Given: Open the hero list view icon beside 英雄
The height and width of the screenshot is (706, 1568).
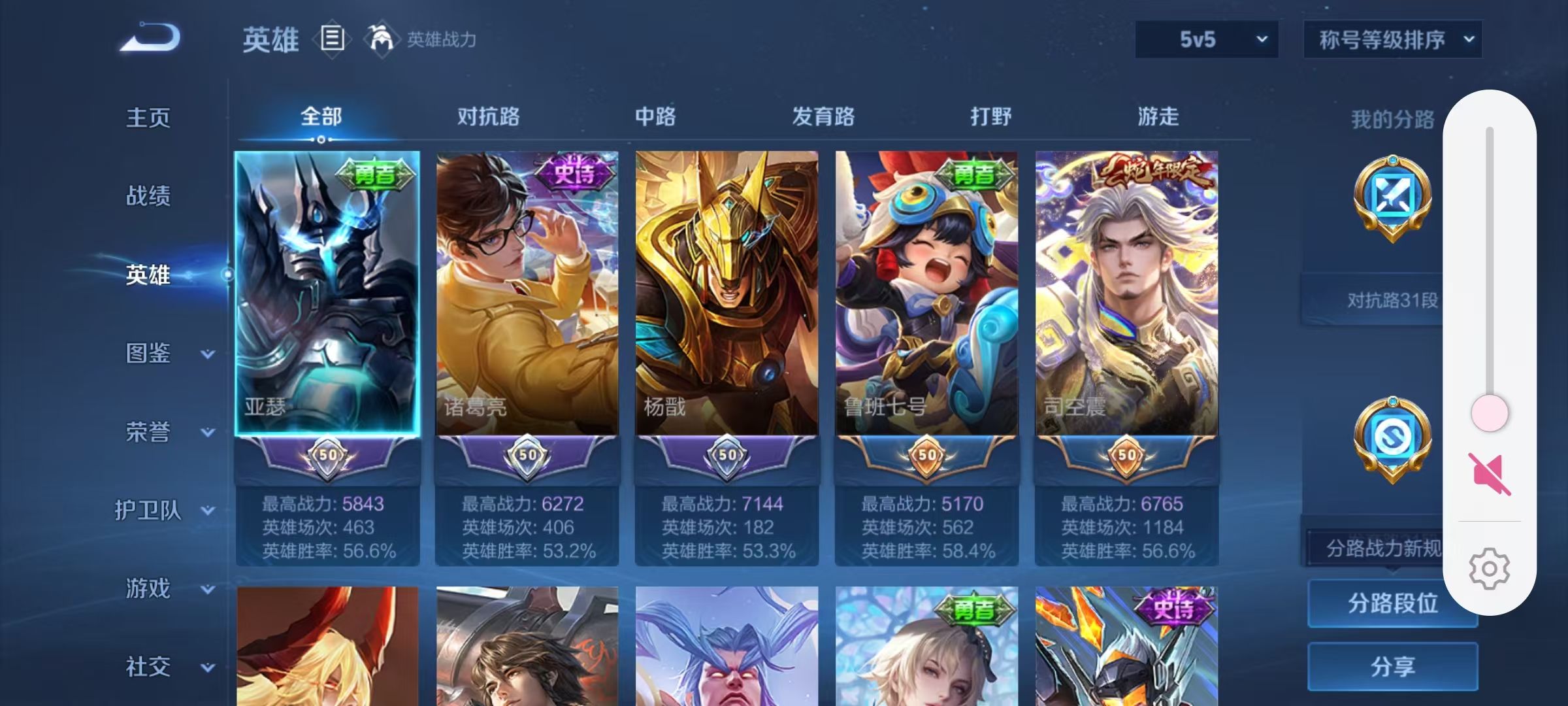Looking at the screenshot, I should pos(333,40).
